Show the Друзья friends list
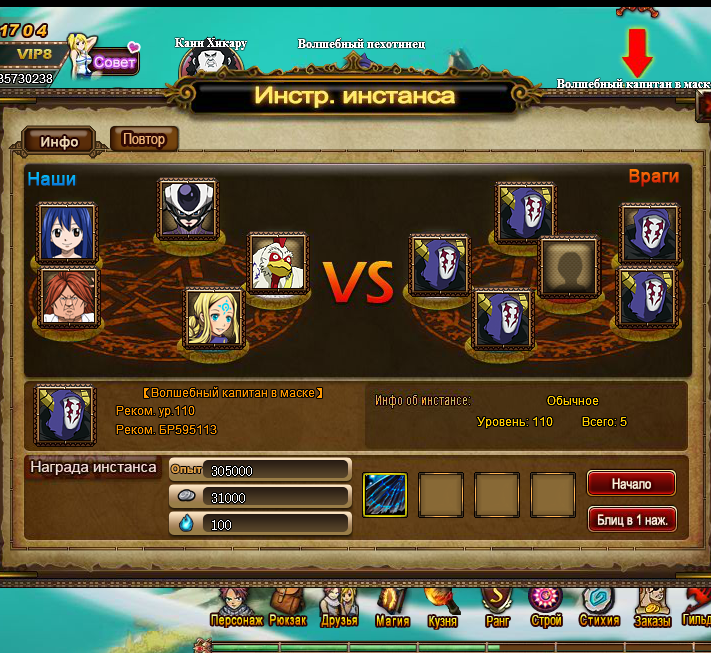Image resolution: width=711 pixels, height=653 pixels. click(x=339, y=605)
